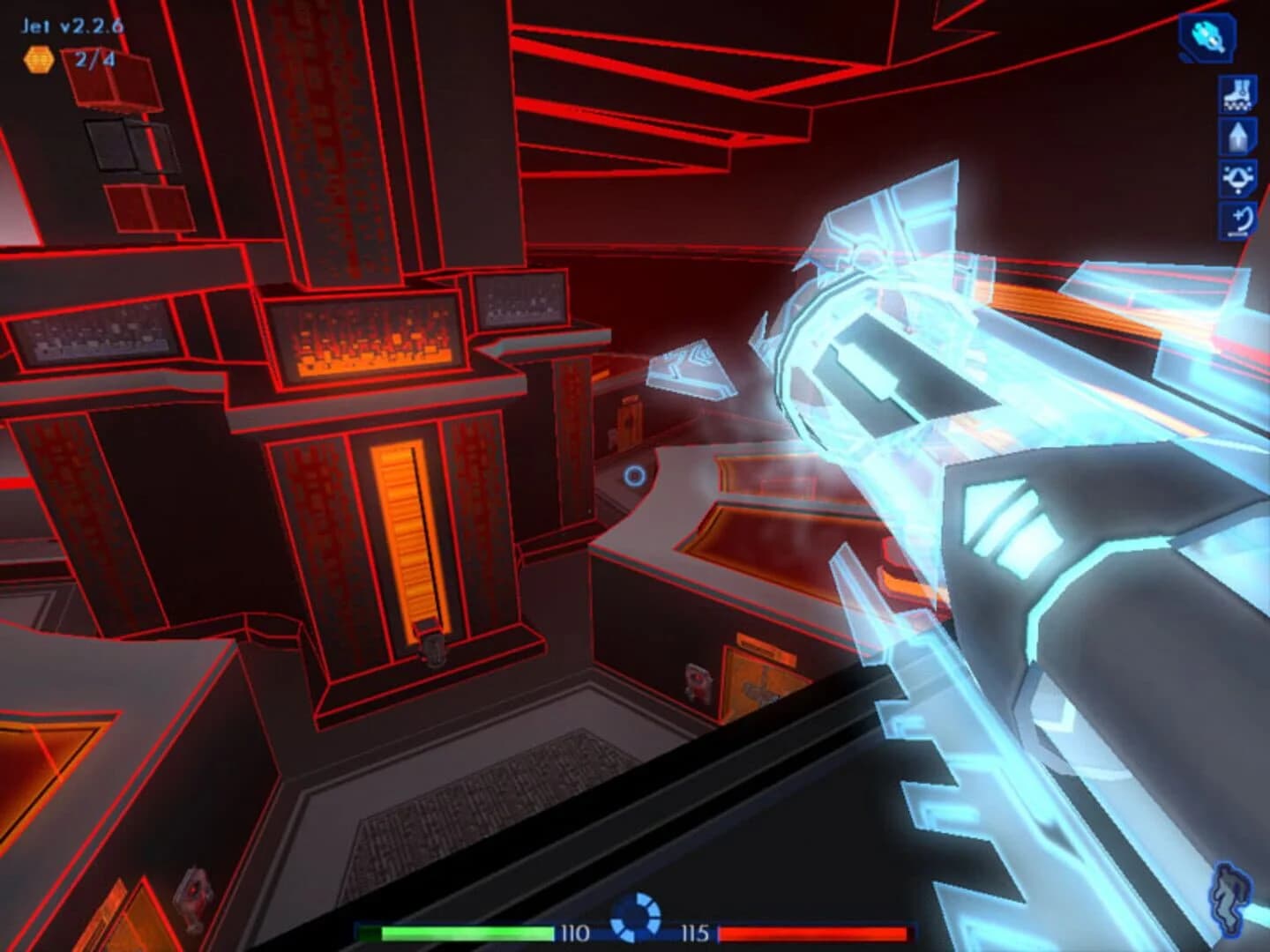The width and height of the screenshot is (1270, 952).
Task: Select the weapon icon in the top-right HUD
Action: (x=1205, y=39)
